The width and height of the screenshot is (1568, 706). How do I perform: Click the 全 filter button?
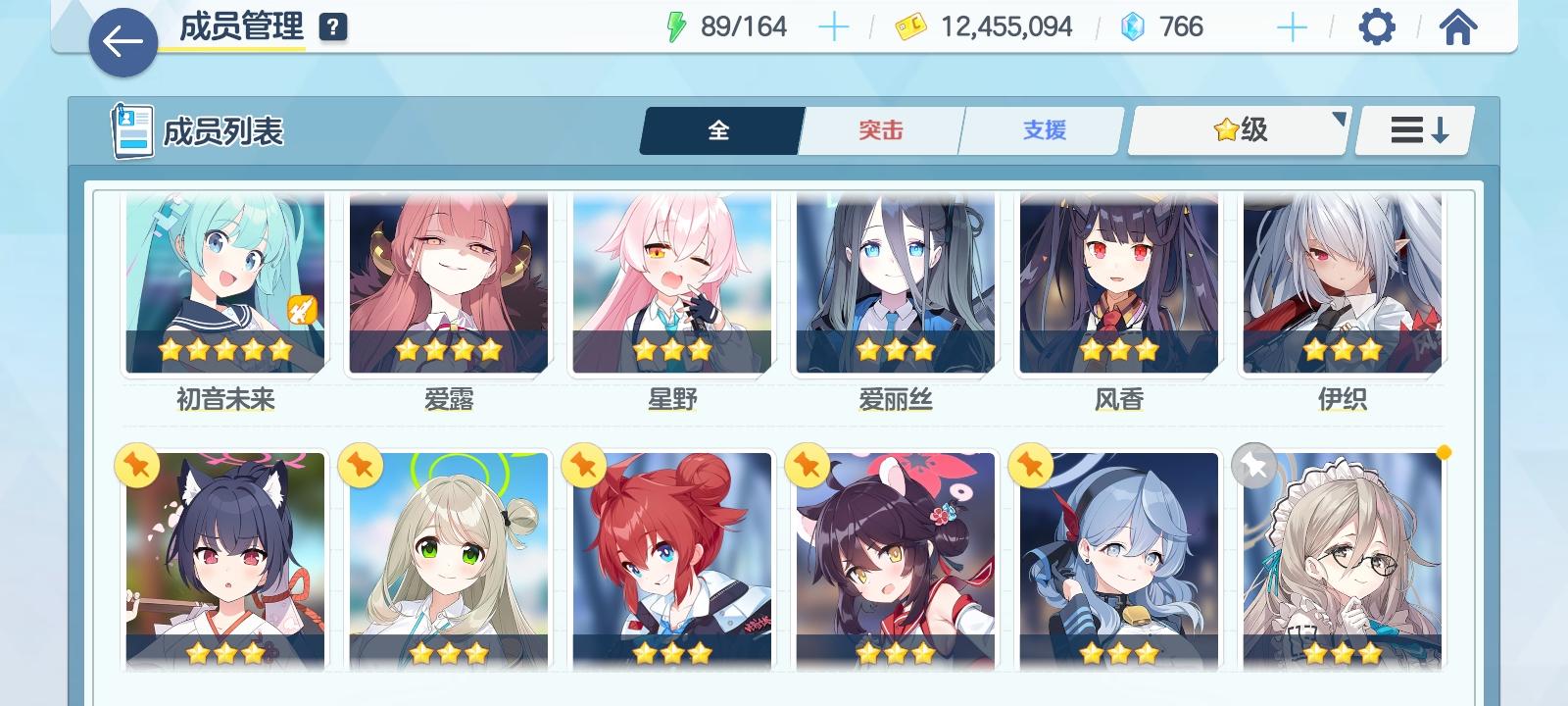(720, 129)
